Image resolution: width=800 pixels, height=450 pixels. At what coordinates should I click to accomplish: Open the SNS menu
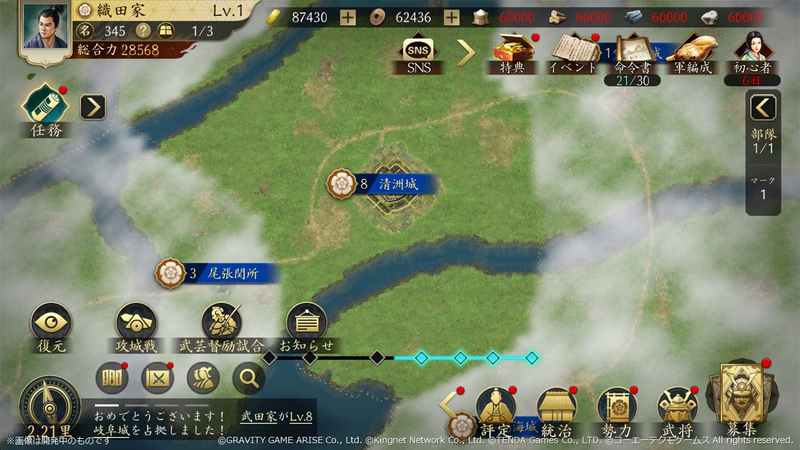tap(419, 52)
